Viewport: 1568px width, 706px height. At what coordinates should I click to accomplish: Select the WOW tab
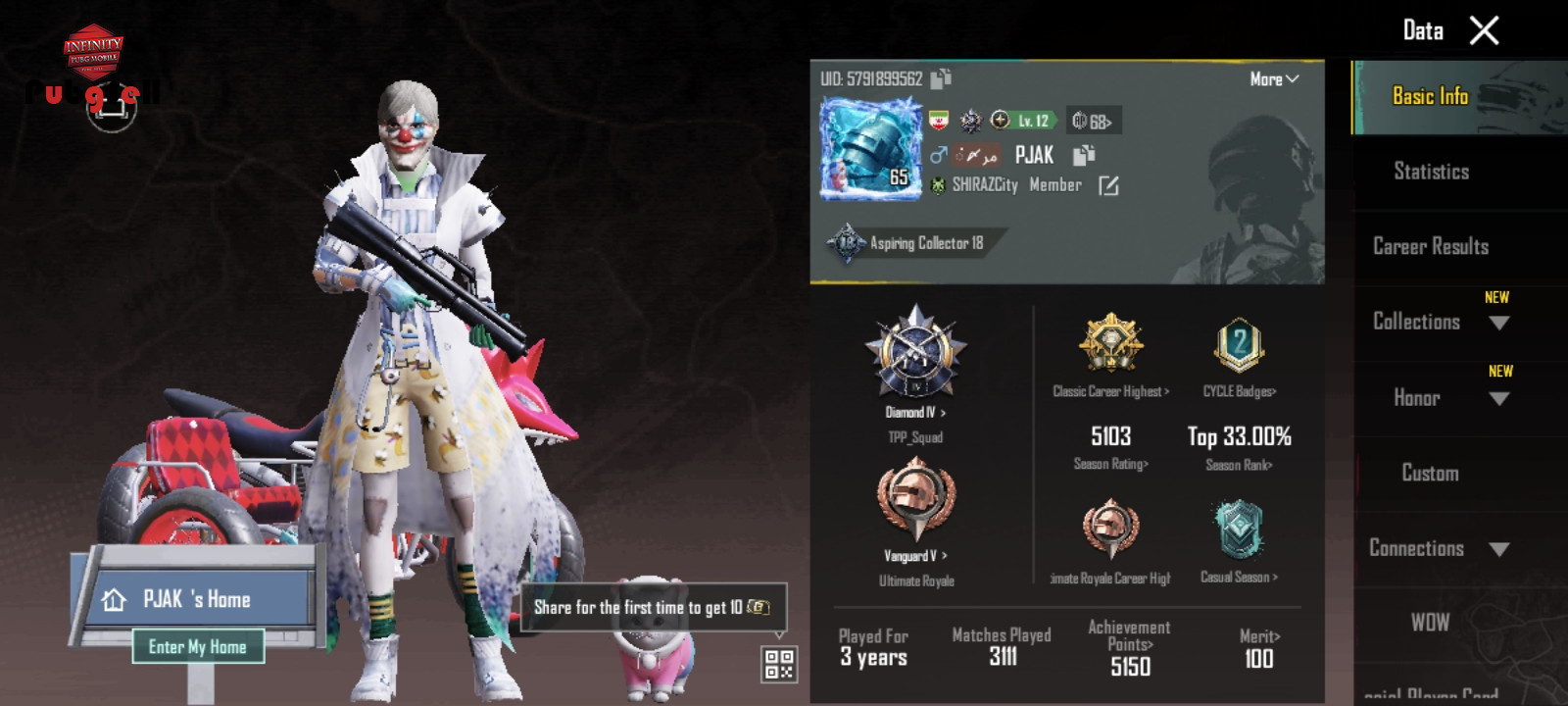click(x=1430, y=623)
